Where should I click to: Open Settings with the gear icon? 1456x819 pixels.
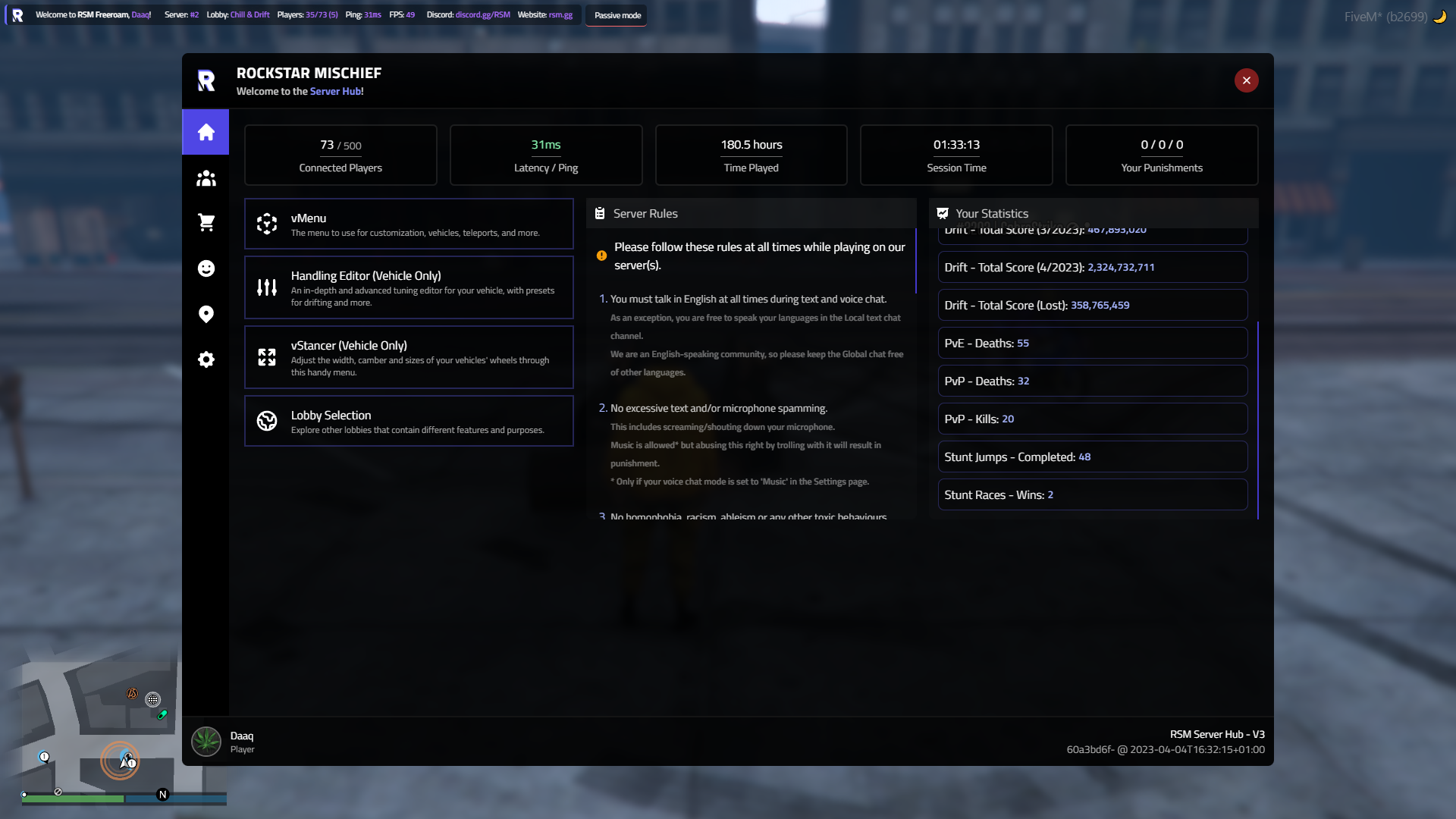coord(206,359)
